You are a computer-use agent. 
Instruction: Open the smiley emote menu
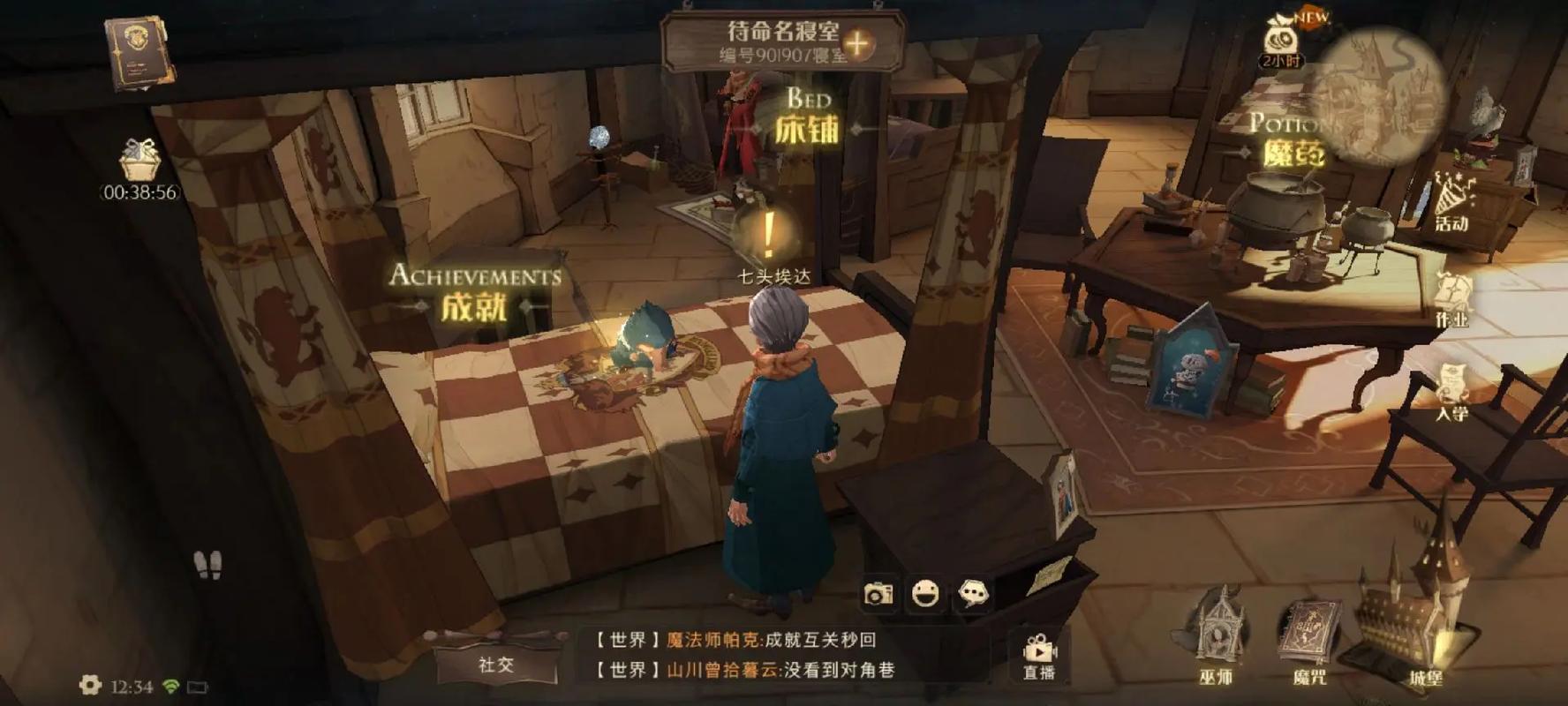point(925,594)
